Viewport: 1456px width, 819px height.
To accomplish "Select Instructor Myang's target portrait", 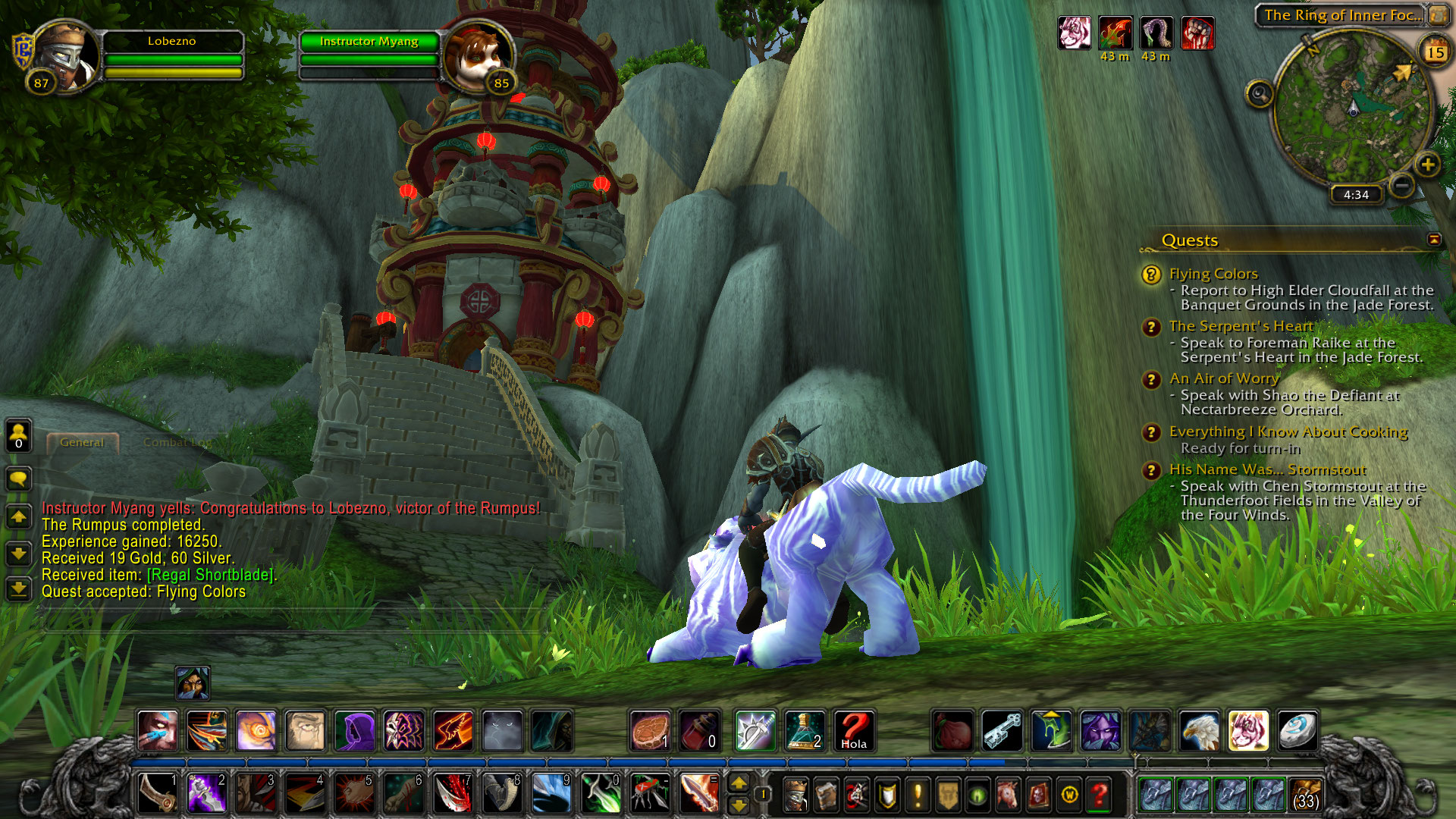I will tap(478, 58).
